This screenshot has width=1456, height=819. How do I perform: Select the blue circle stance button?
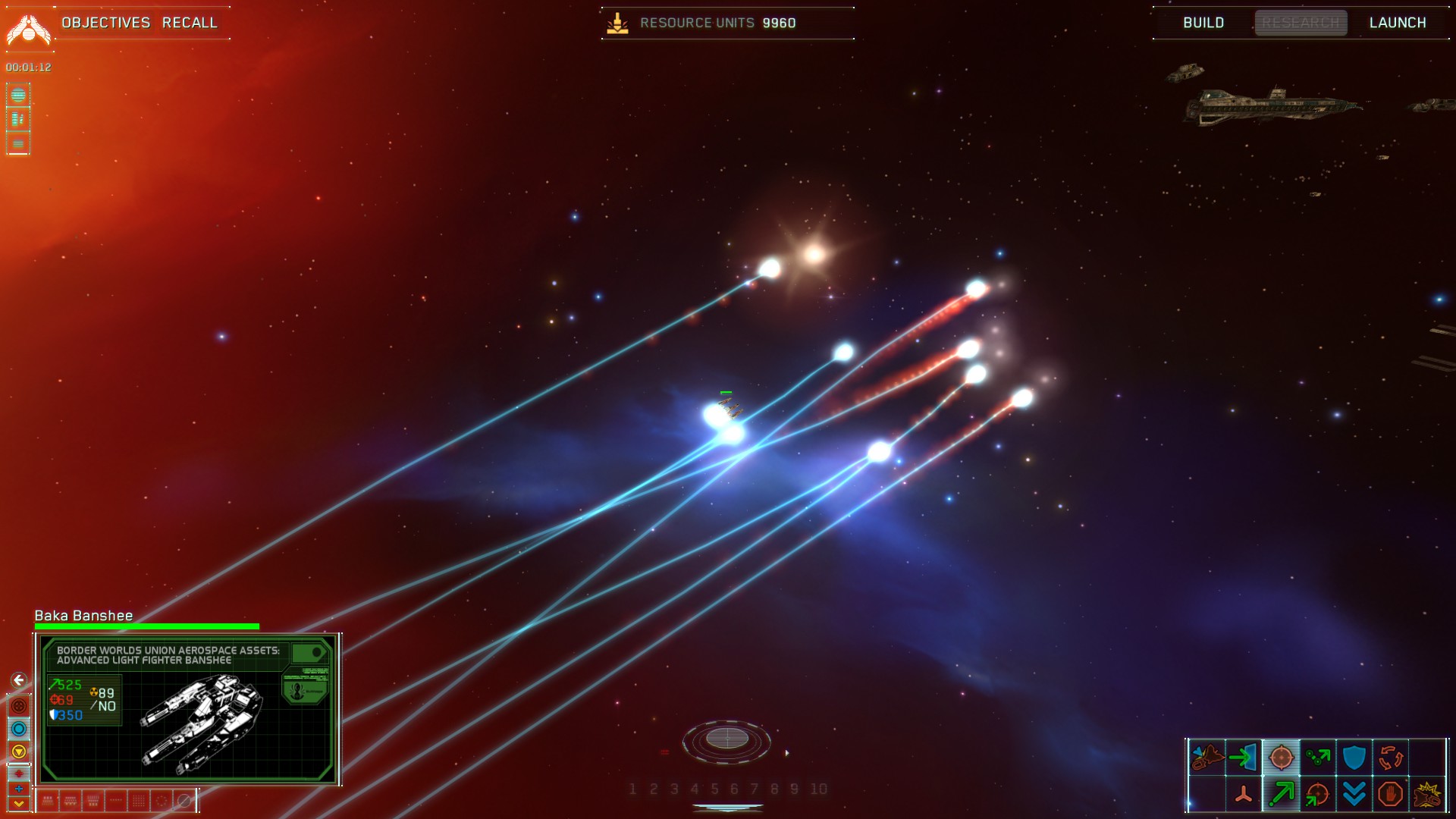pos(19,729)
